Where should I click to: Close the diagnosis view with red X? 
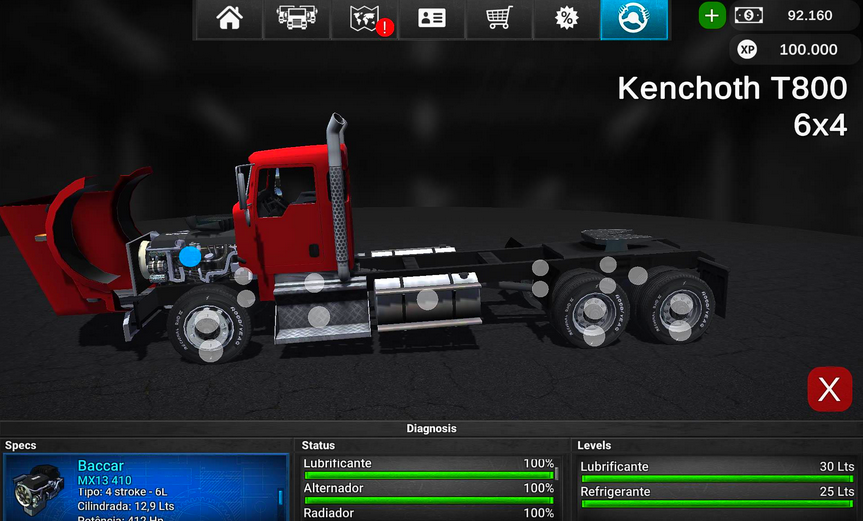coord(829,389)
